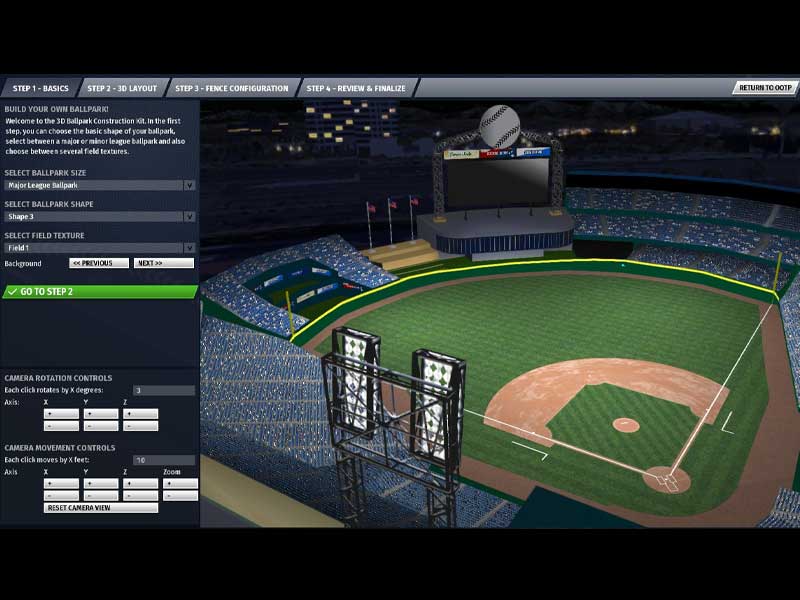
Task: Open the Step 4 - Review & Finalize tab
Action: 356,88
